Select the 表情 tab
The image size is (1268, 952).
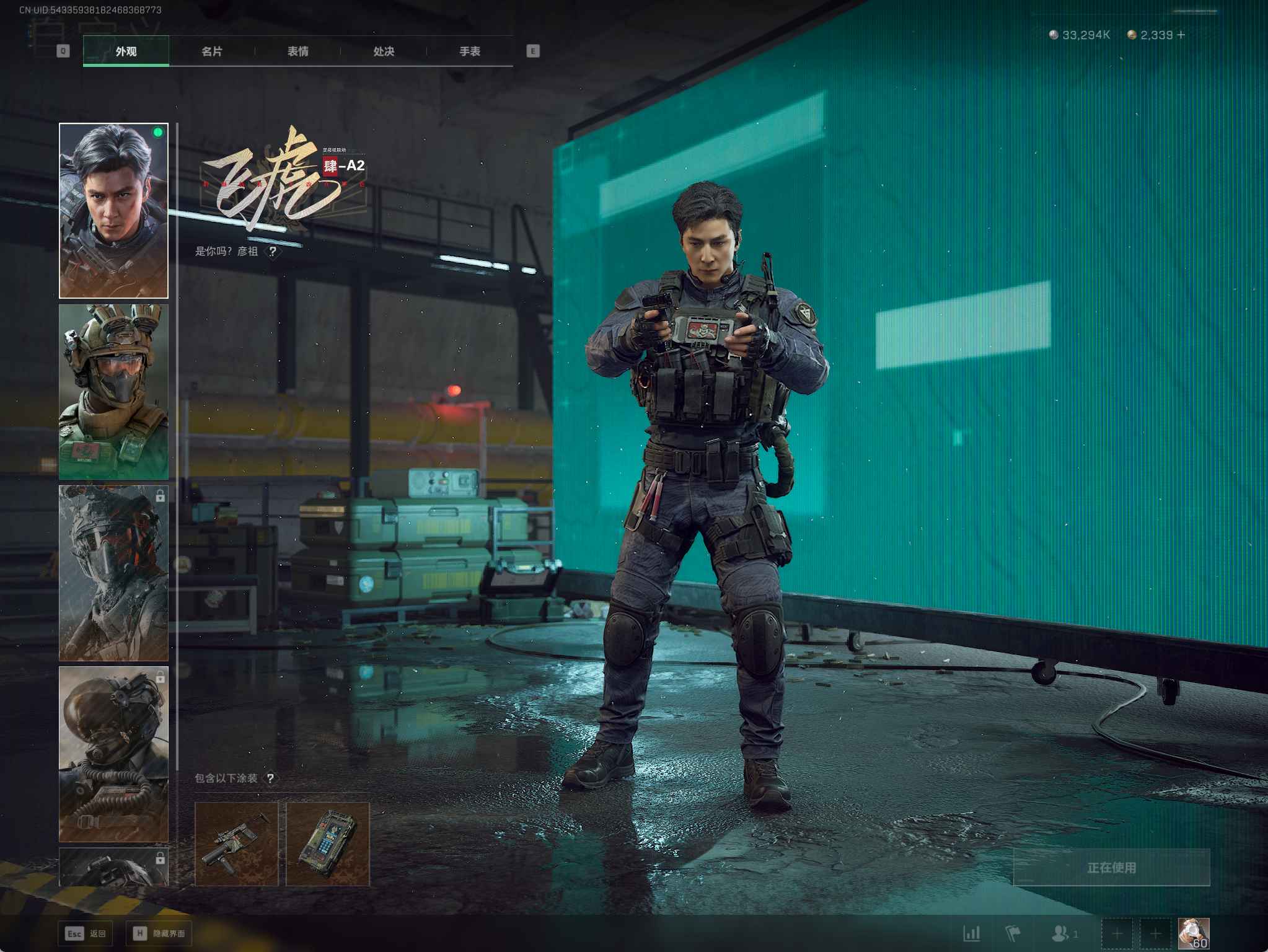point(298,51)
